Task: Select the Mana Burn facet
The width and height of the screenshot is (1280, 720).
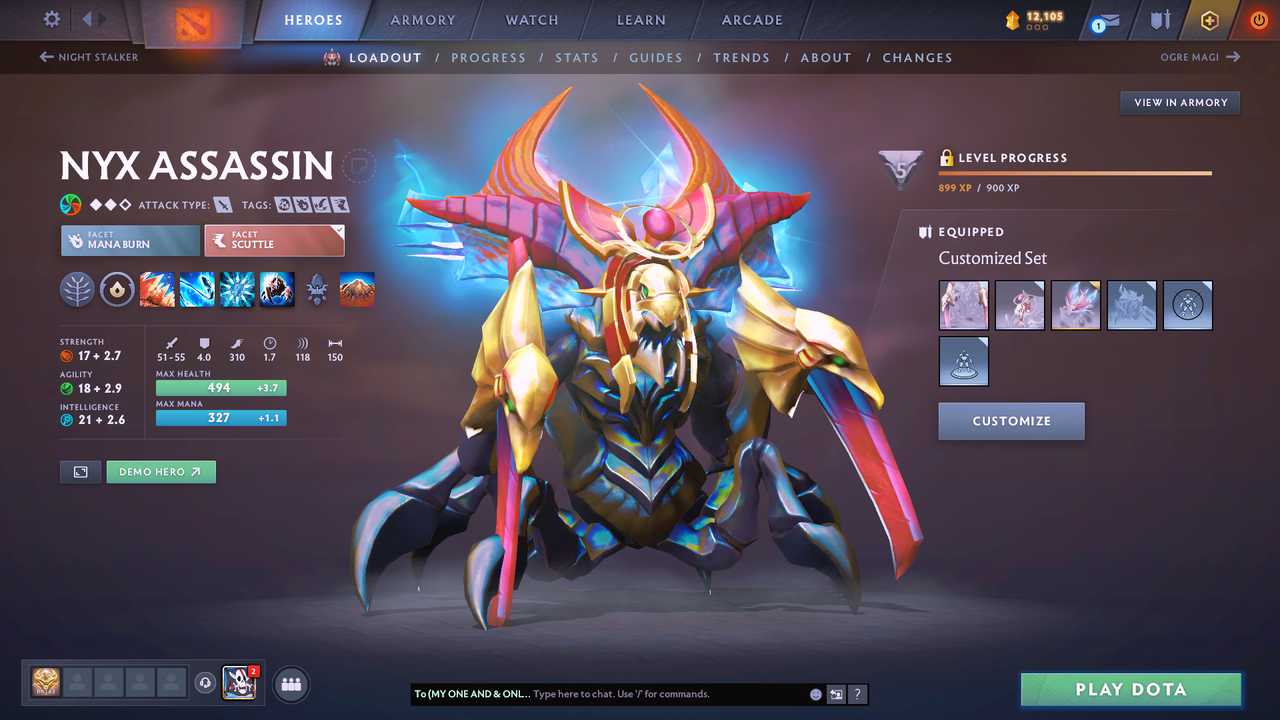Action: point(130,240)
